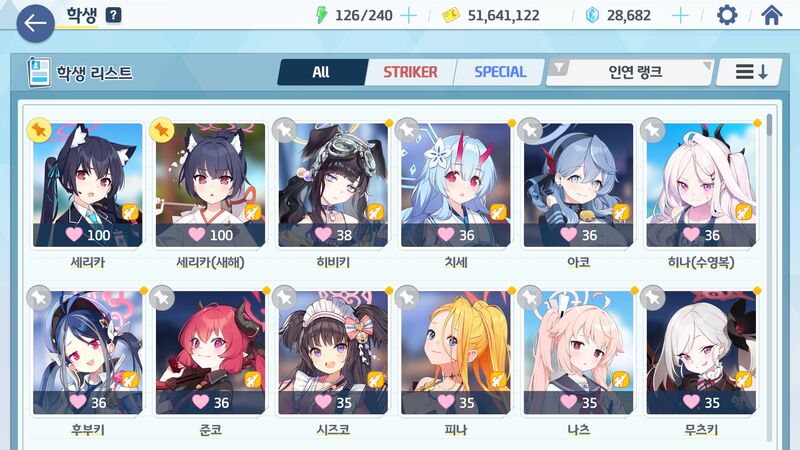Select the 준코 student card

210,352
